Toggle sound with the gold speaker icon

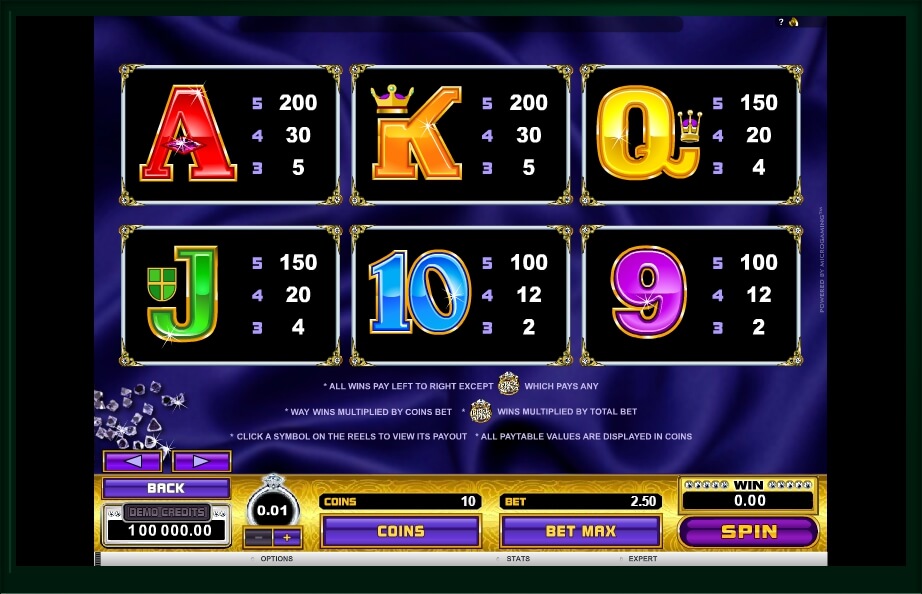coord(793,22)
